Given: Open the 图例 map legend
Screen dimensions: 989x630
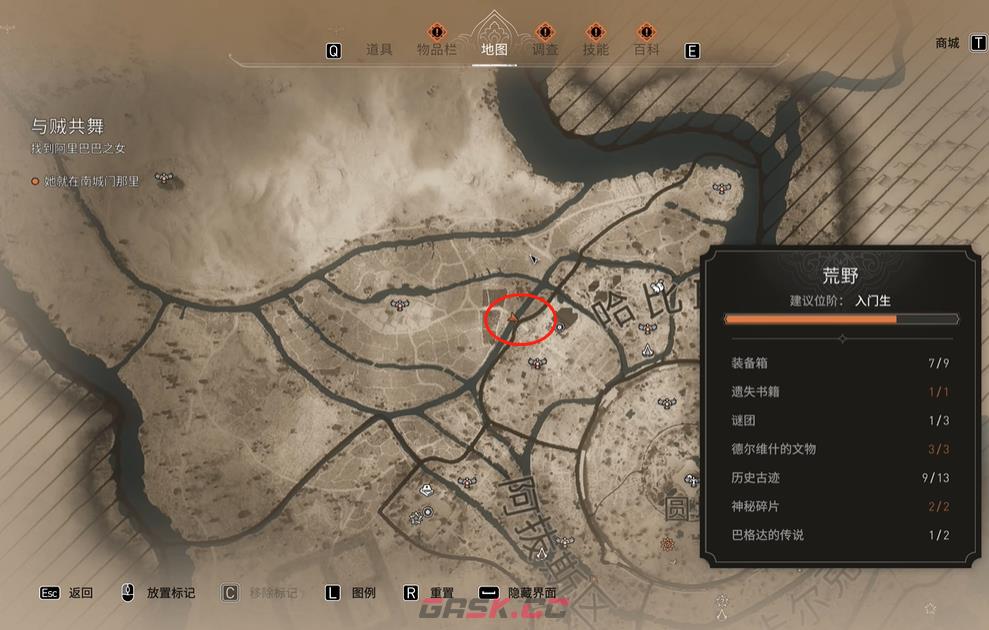Looking at the screenshot, I should click(364, 593).
